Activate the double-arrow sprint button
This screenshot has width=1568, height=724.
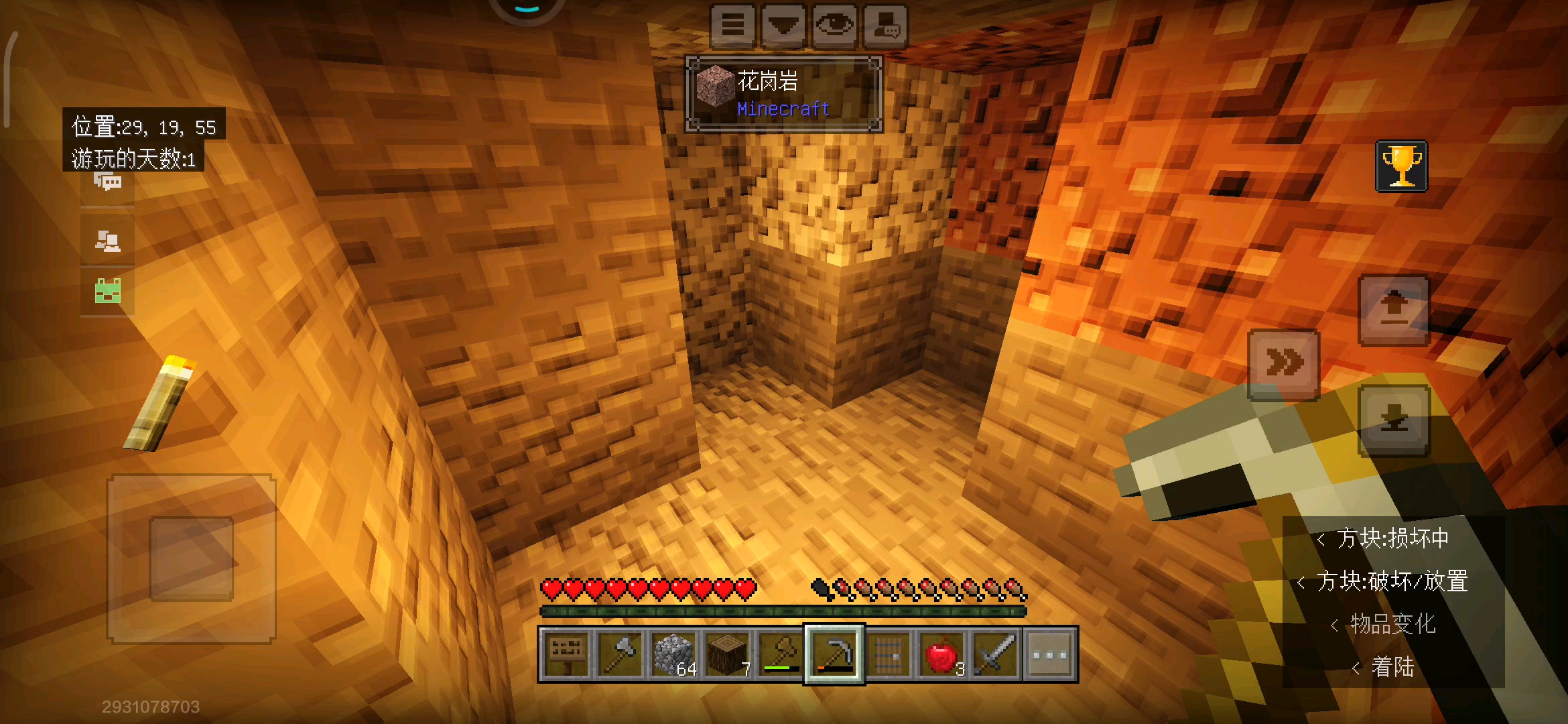[1283, 363]
